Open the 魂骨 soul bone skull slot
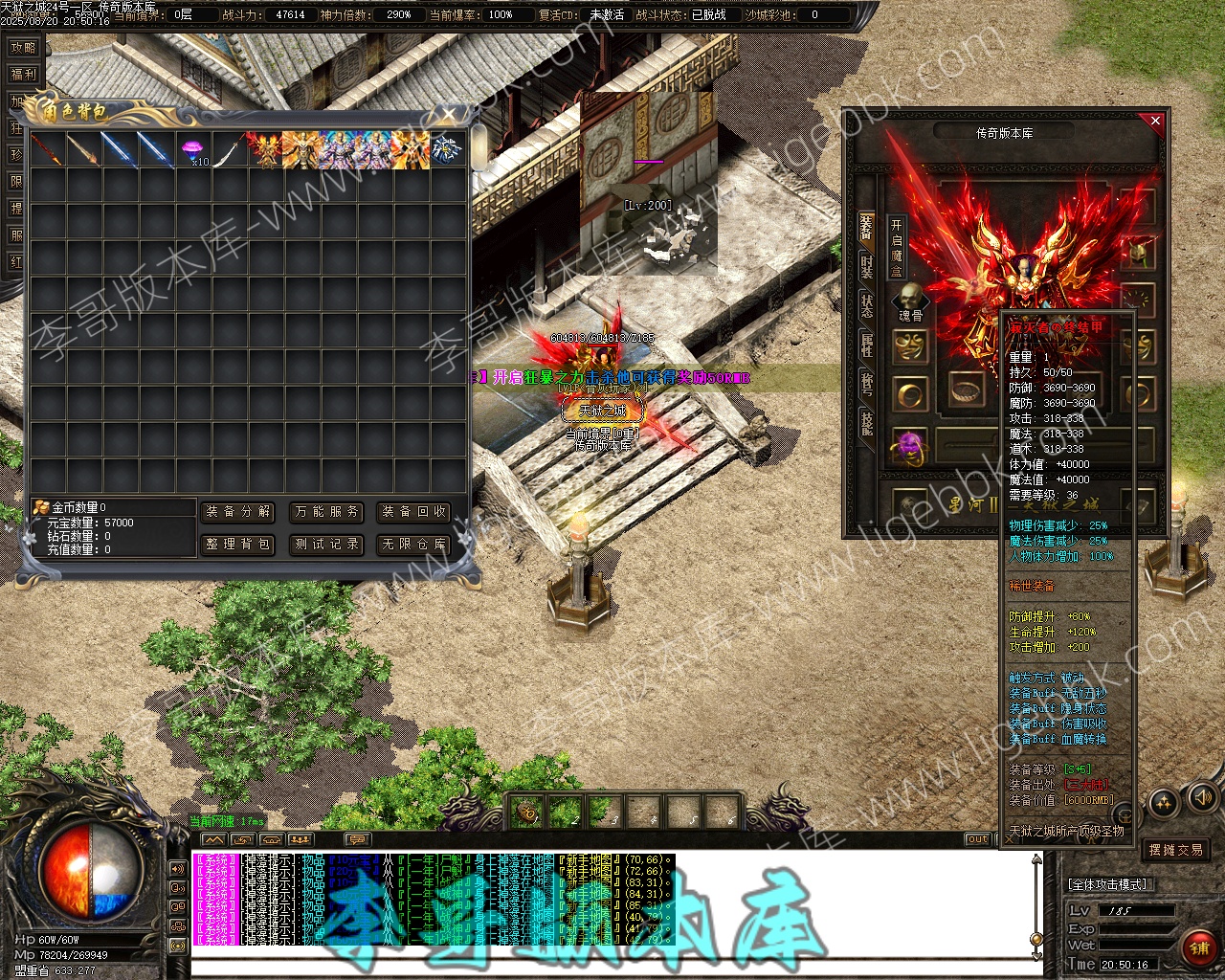Screen dimensions: 1225x980 click(x=910, y=301)
